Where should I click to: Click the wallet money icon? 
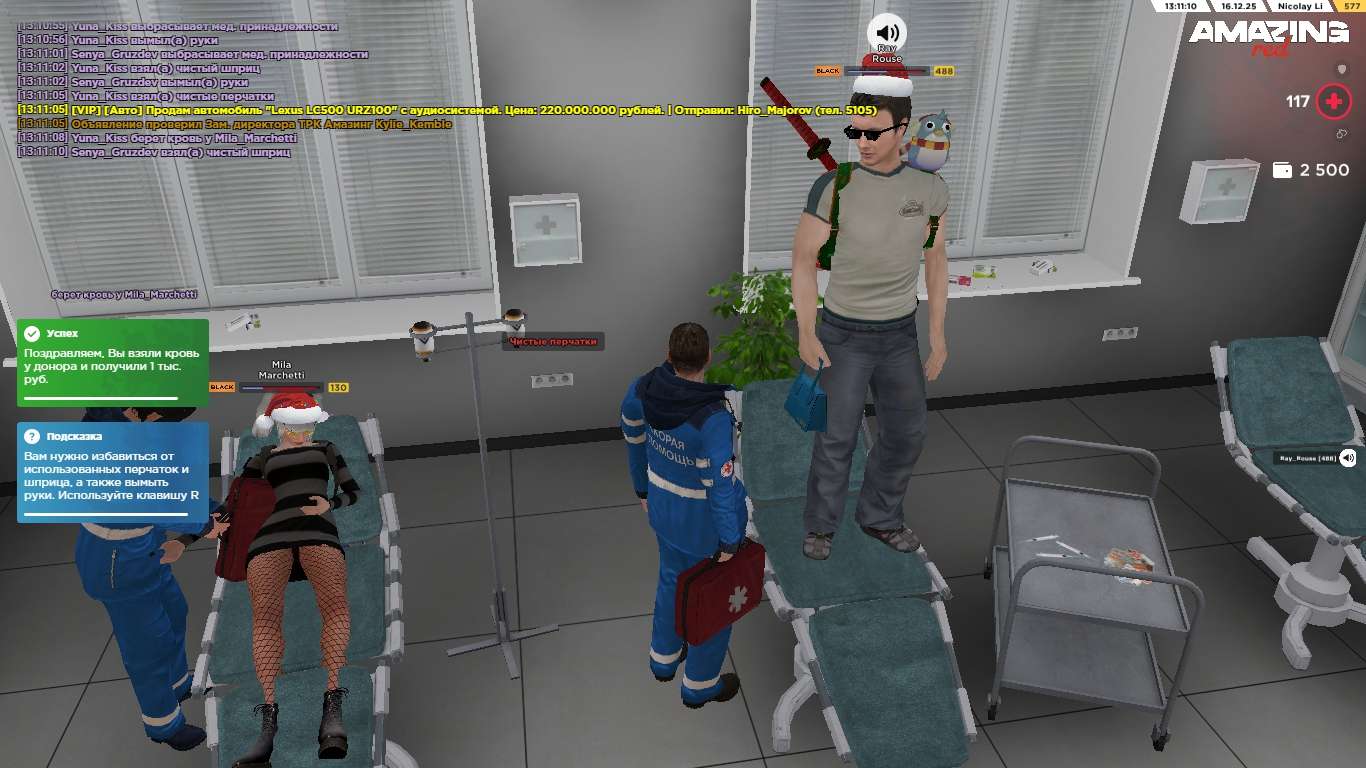pyautogui.click(x=1282, y=170)
